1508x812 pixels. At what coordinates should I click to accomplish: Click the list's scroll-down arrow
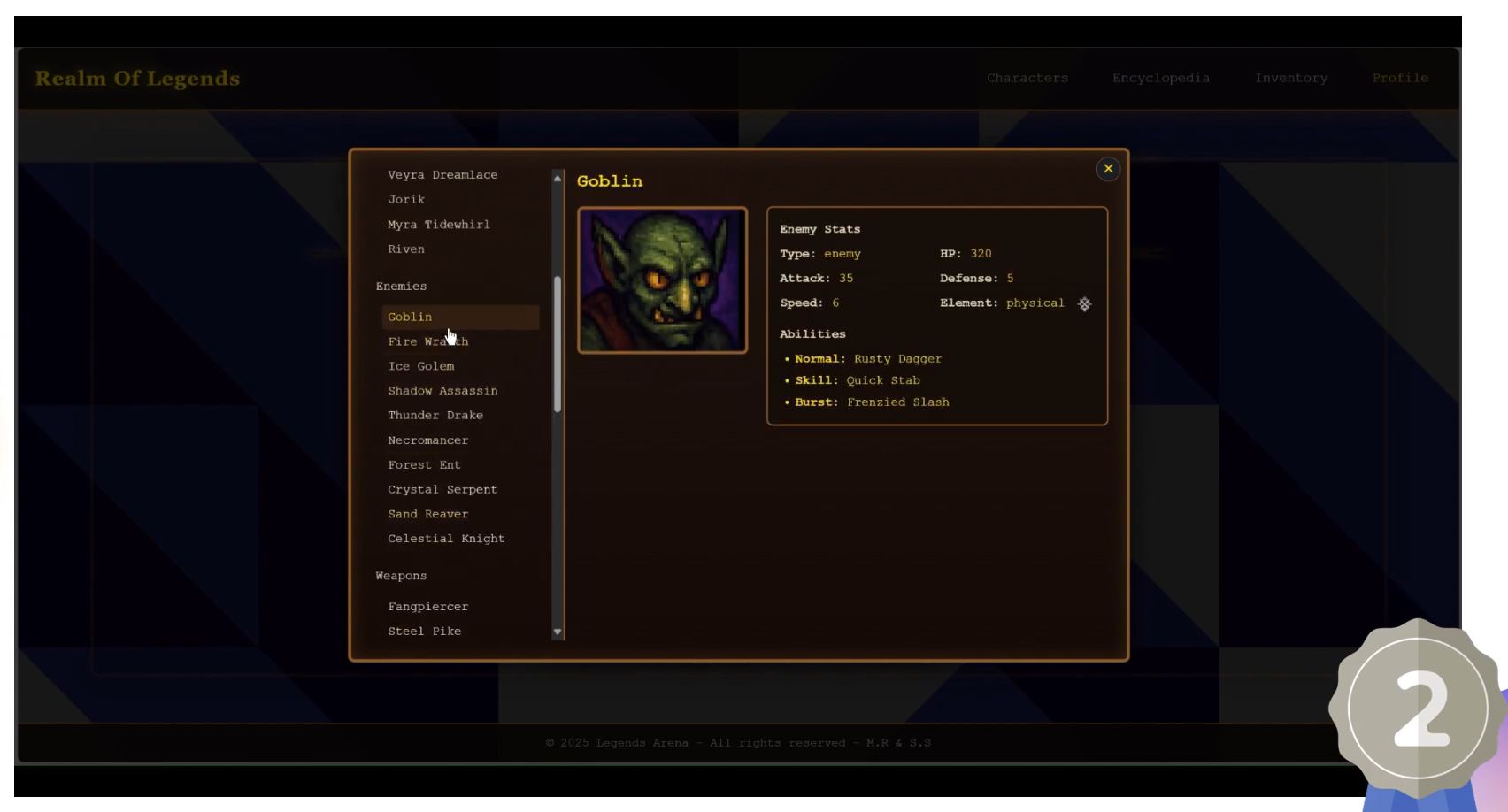[x=558, y=632]
